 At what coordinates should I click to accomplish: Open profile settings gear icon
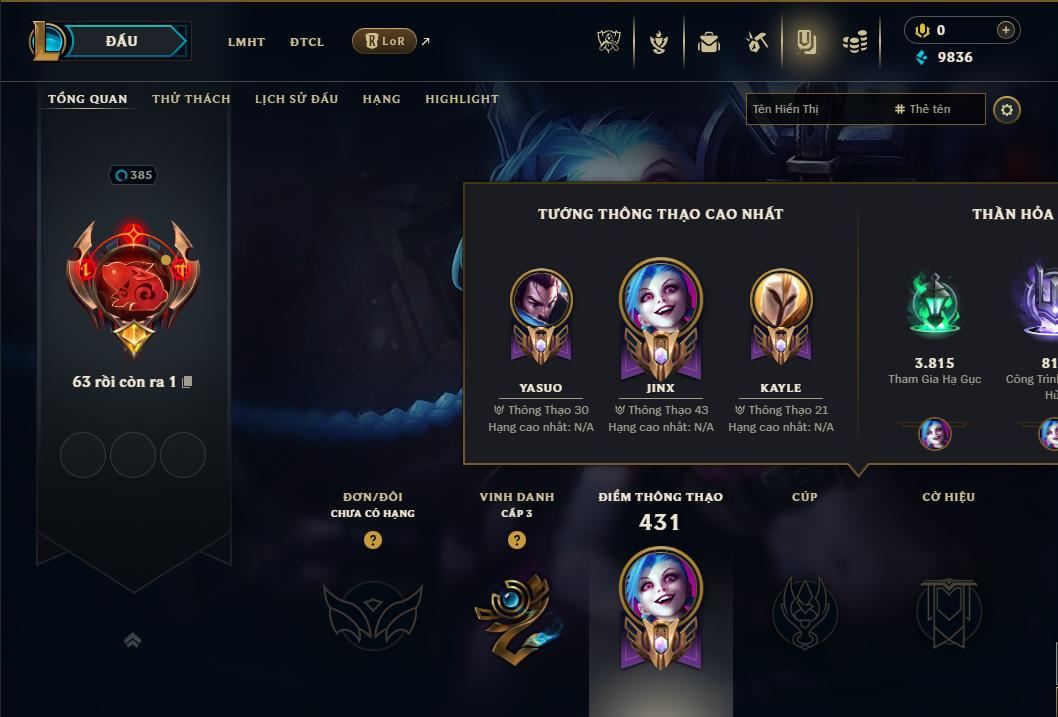tap(1007, 109)
